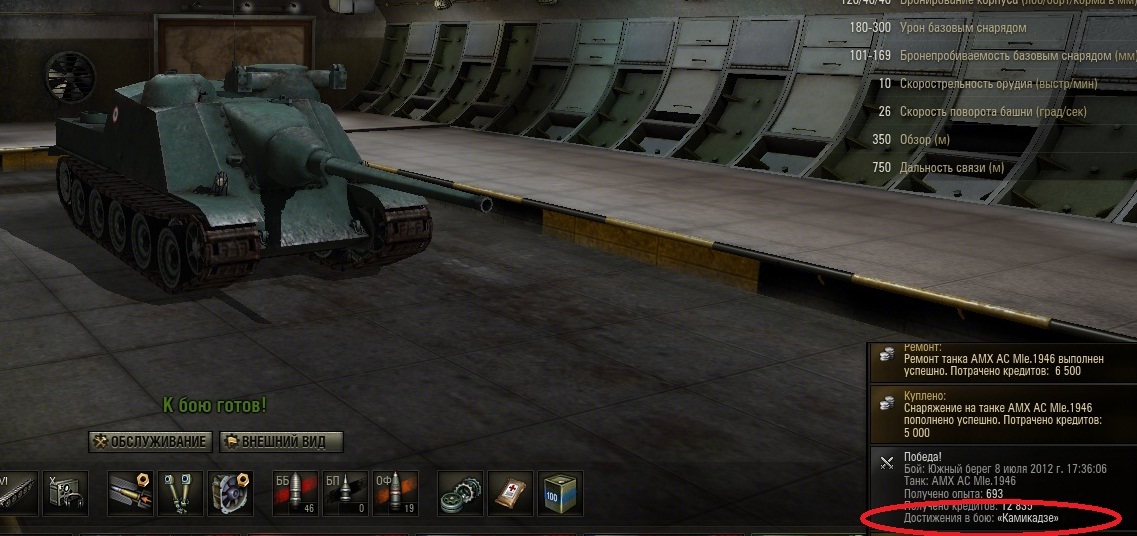
Task: Click the gun rammer equipment slot
Action: pyautogui.click(x=130, y=494)
